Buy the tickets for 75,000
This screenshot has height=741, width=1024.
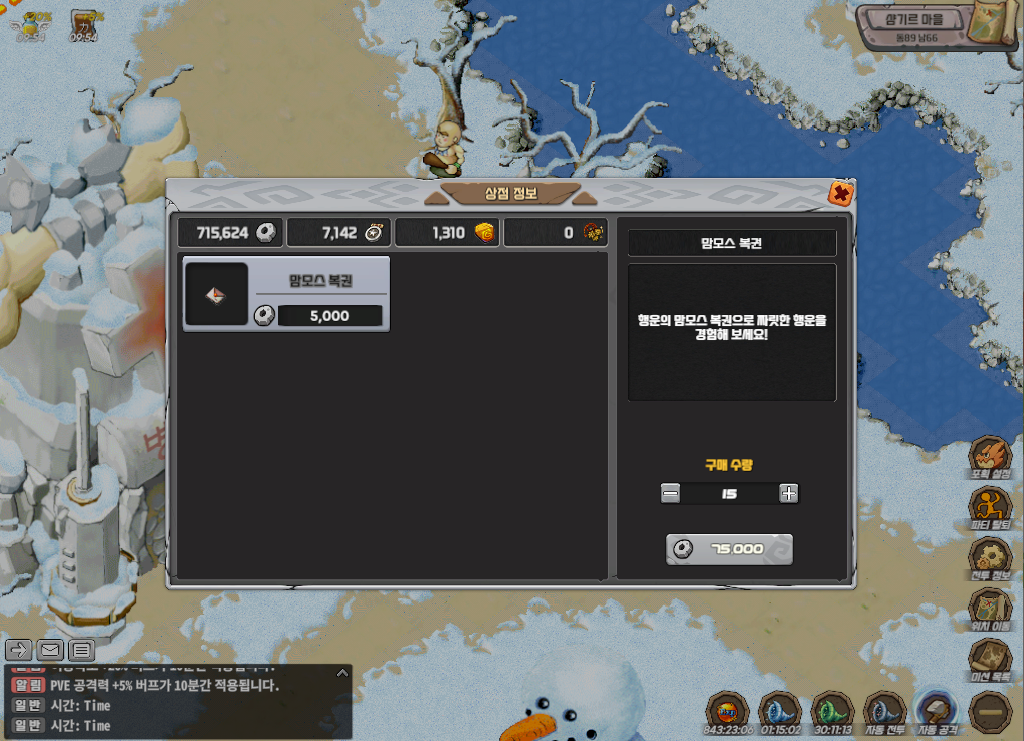[x=729, y=549]
